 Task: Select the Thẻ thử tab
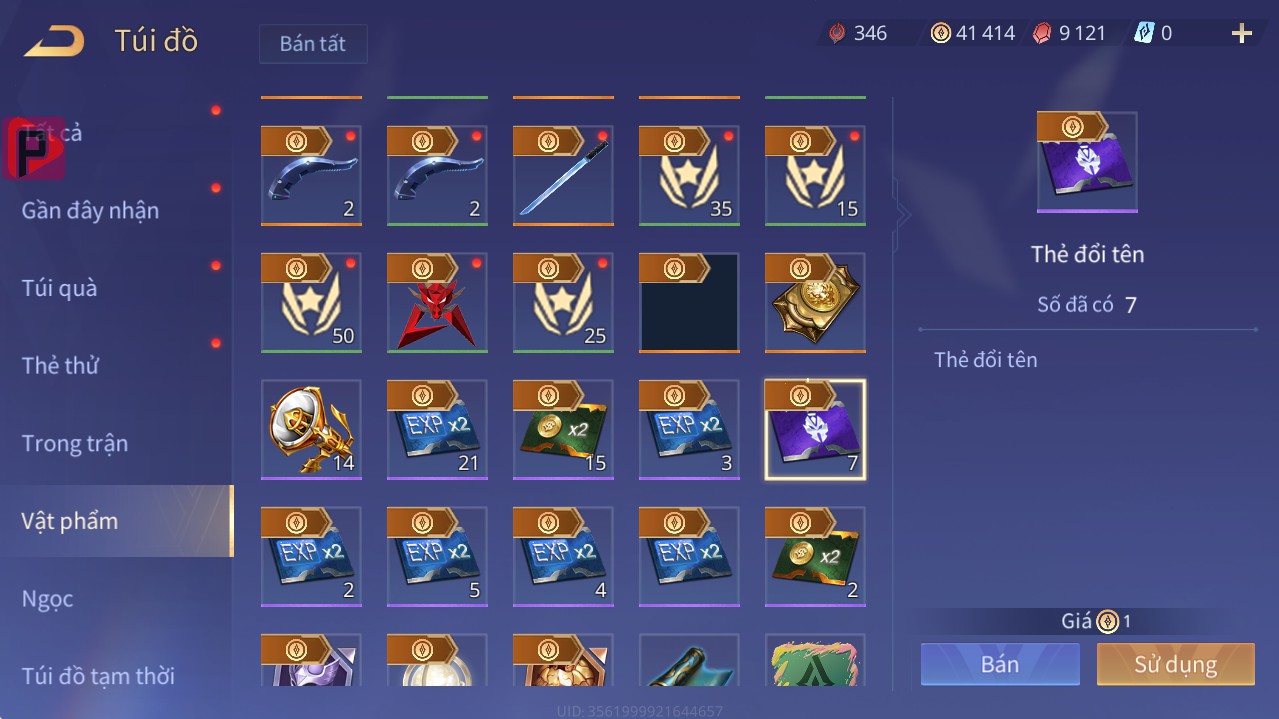point(60,366)
